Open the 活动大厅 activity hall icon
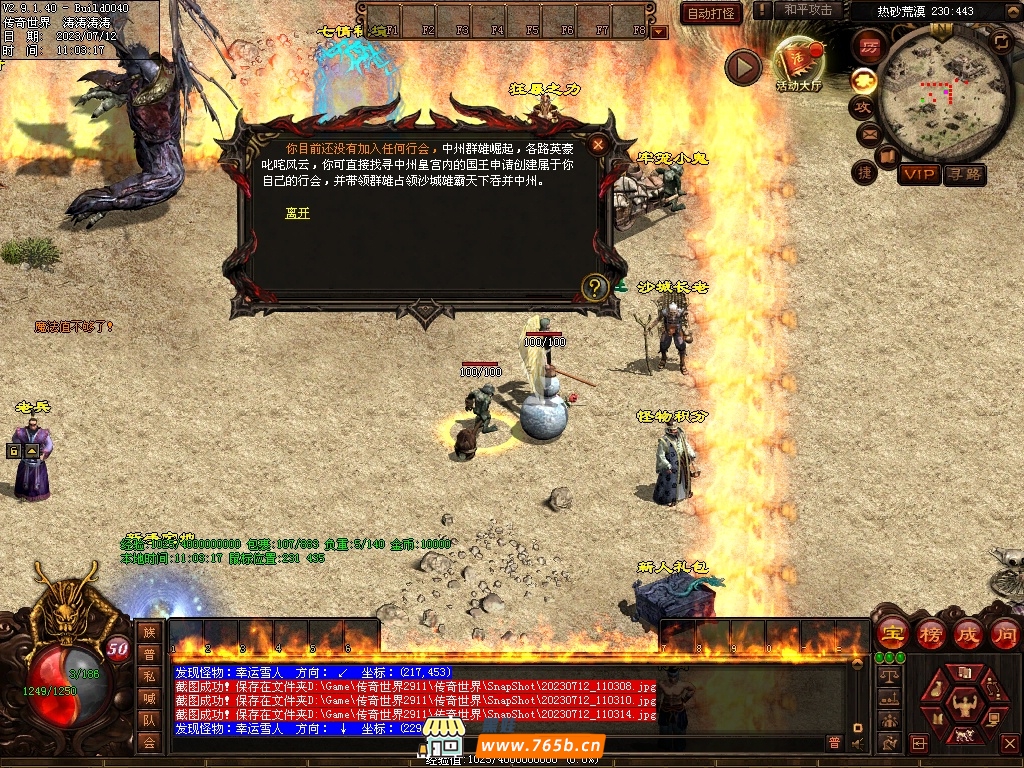The width and height of the screenshot is (1024, 768). tap(798, 63)
